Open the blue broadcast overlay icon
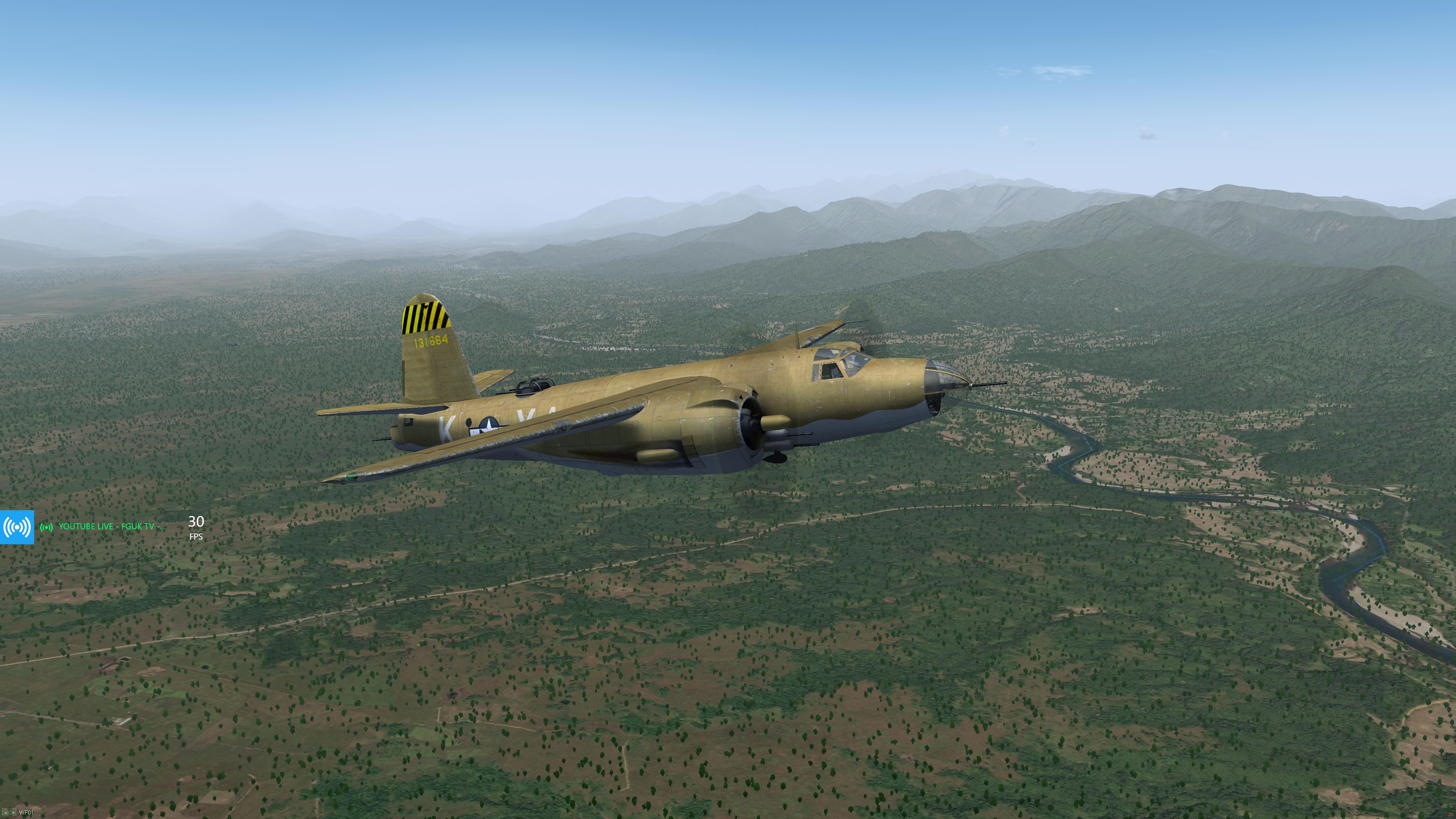1456x819 pixels. 17,527
